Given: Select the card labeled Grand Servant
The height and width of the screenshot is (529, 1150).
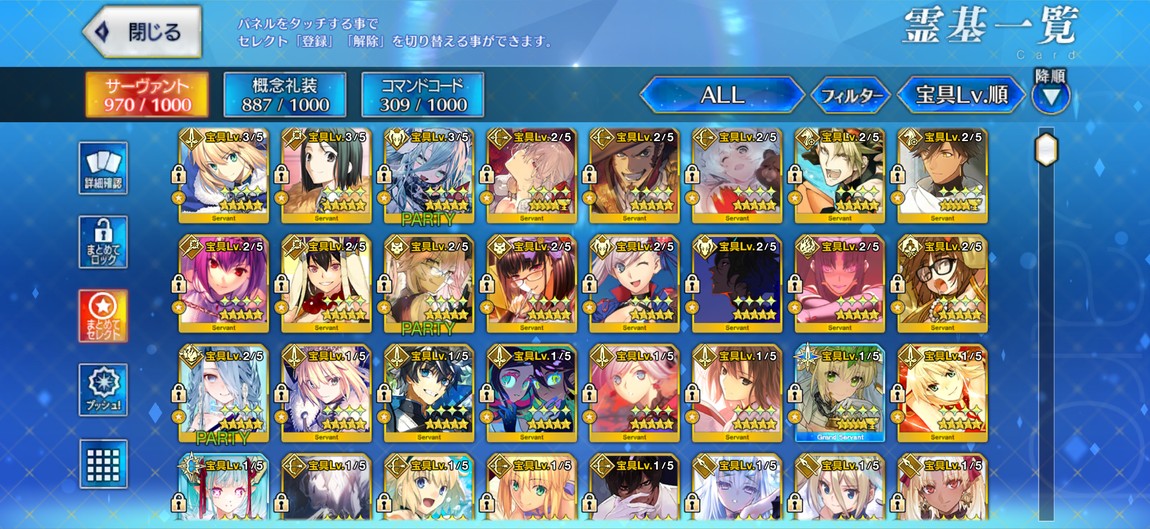Looking at the screenshot, I should tap(838, 392).
